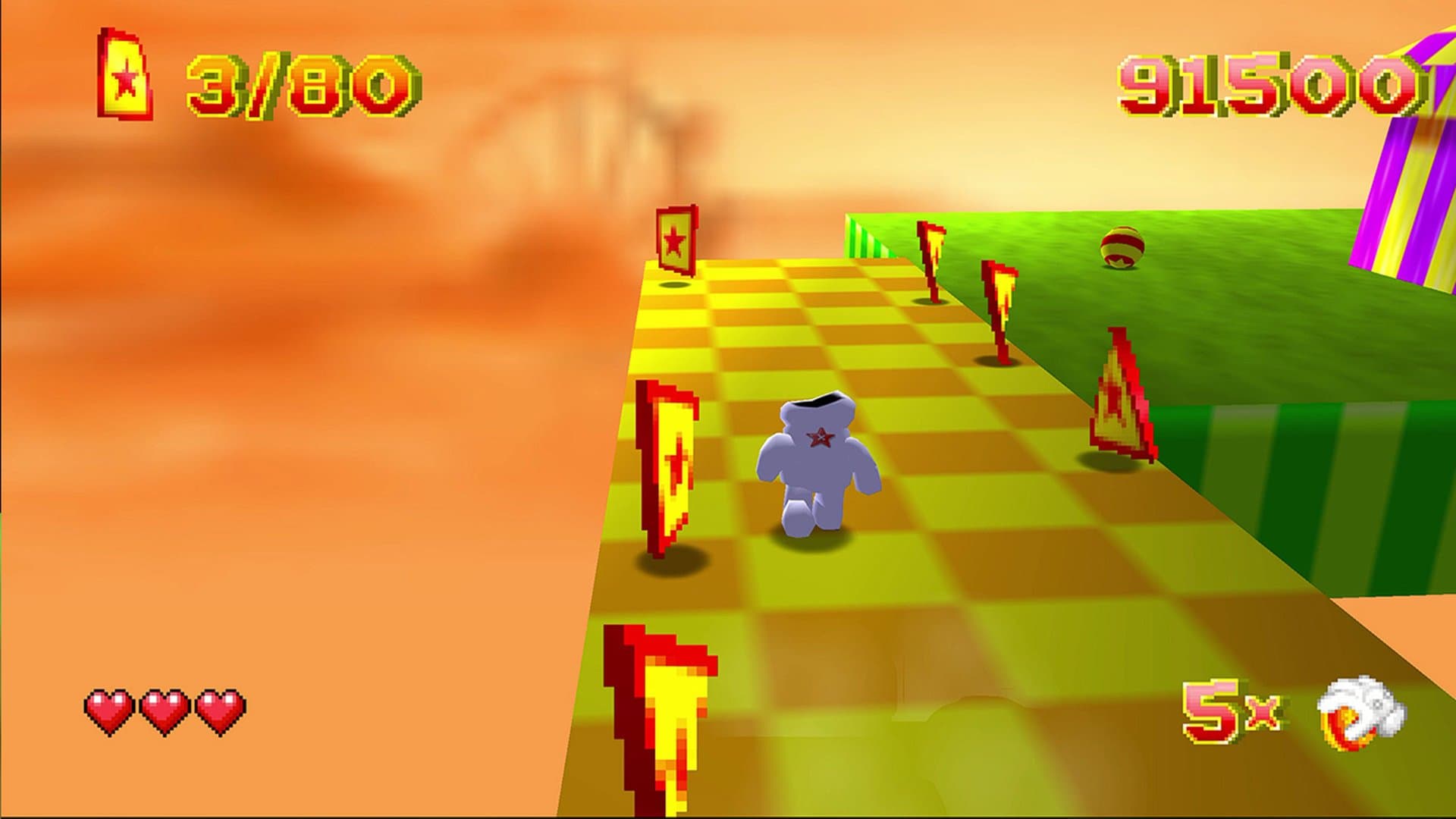
Task: Click the star emblem on the character's chest
Action: 821,438
